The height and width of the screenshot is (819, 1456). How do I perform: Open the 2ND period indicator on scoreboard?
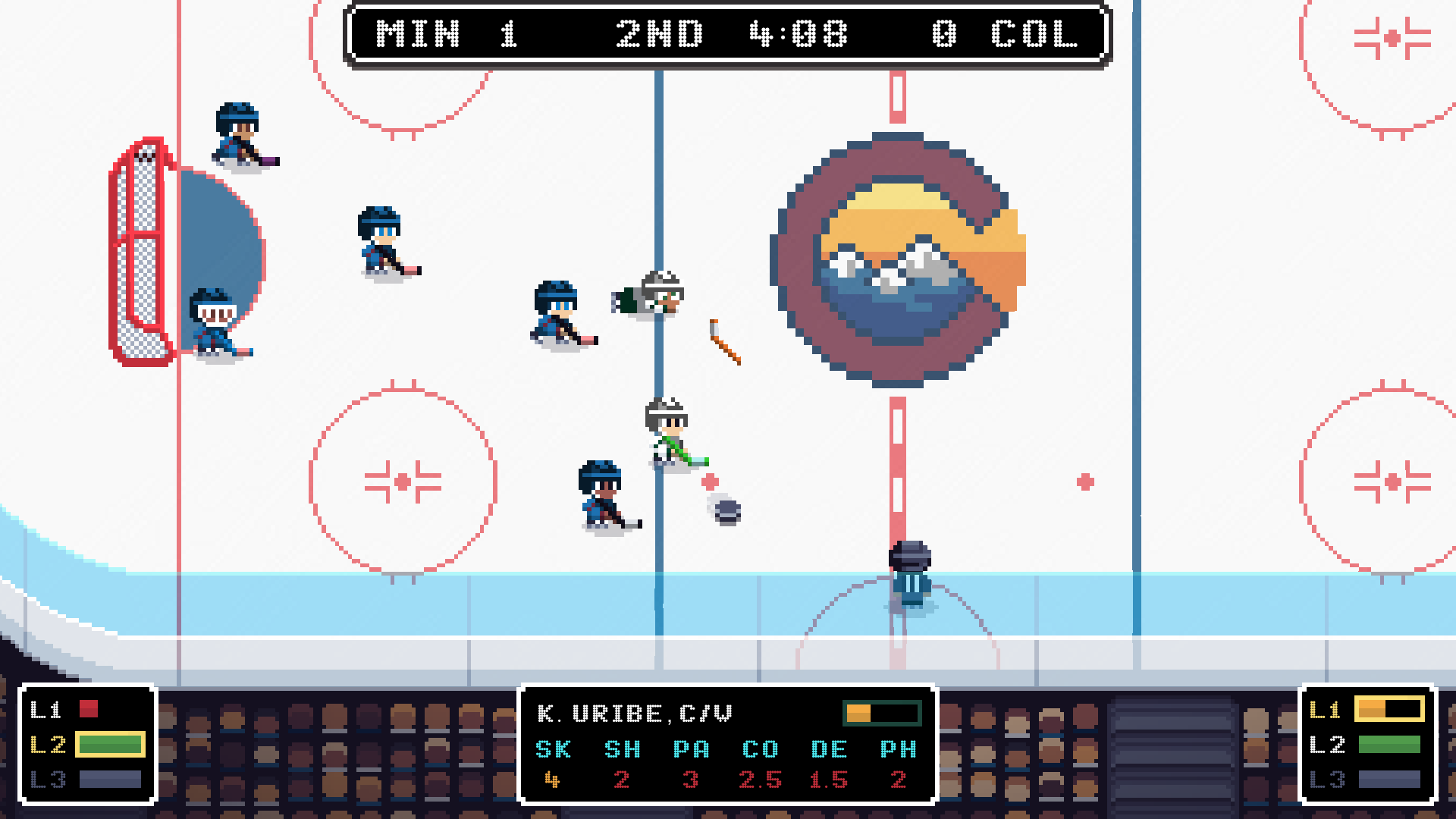click(x=659, y=34)
